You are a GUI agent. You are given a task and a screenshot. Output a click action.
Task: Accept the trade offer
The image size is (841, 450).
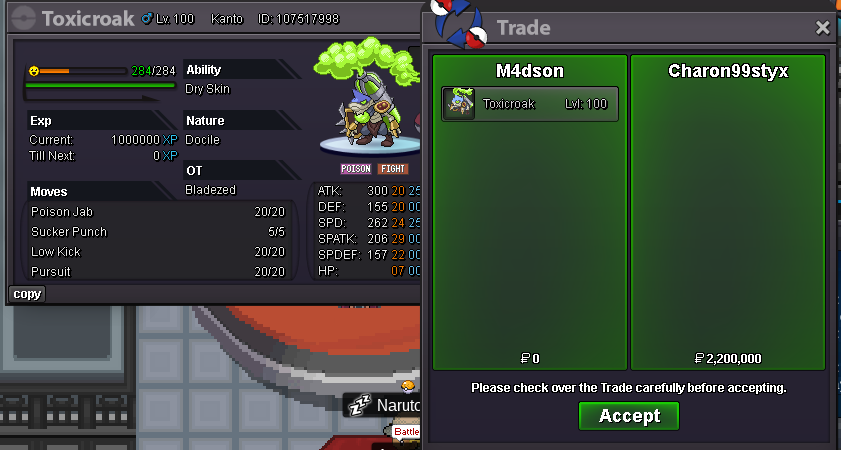[628, 416]
